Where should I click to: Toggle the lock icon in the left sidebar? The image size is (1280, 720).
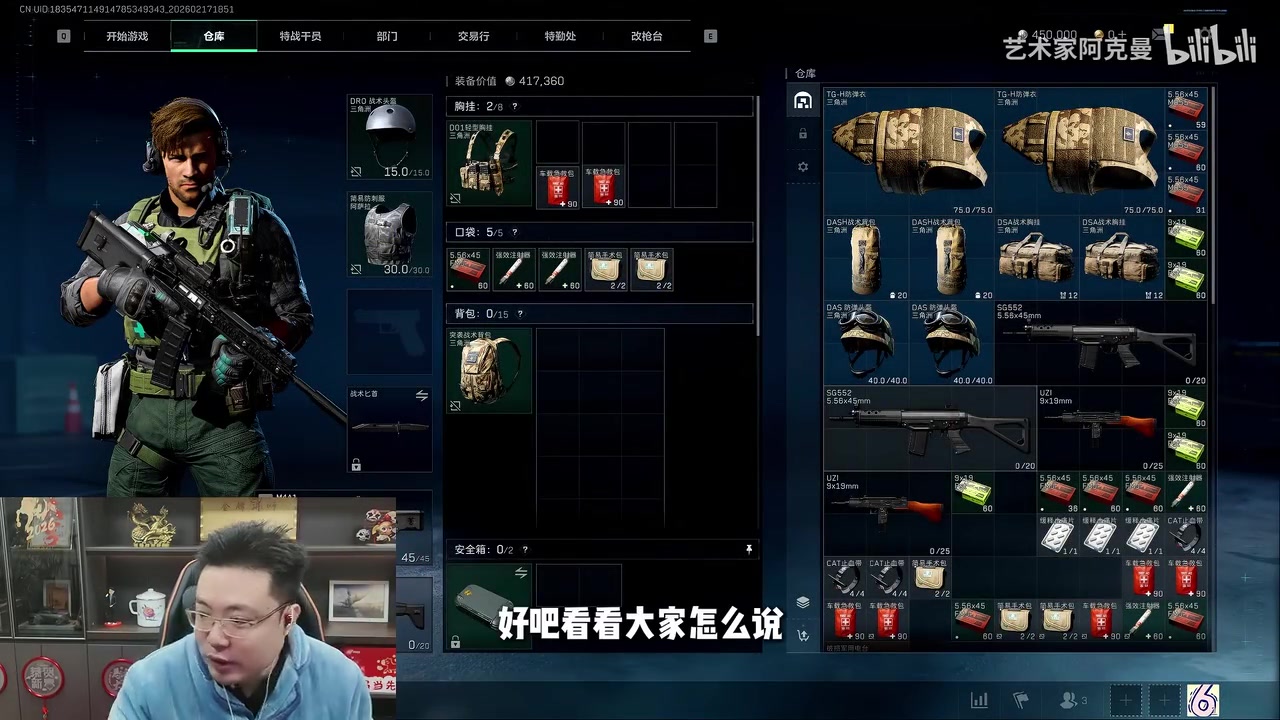(x=802, y=133)
